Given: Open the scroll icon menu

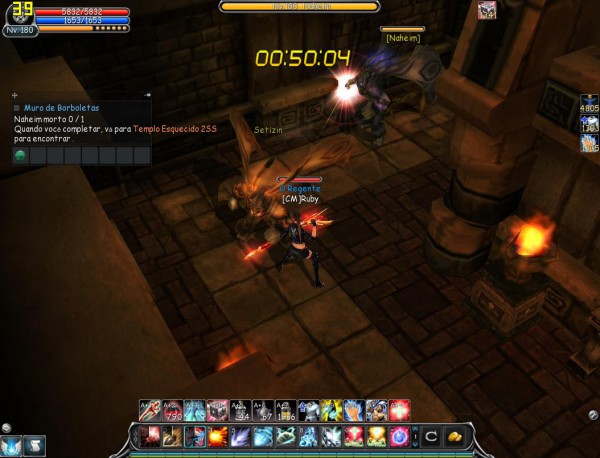Looking at the screenshot, I should coord(35,446).
